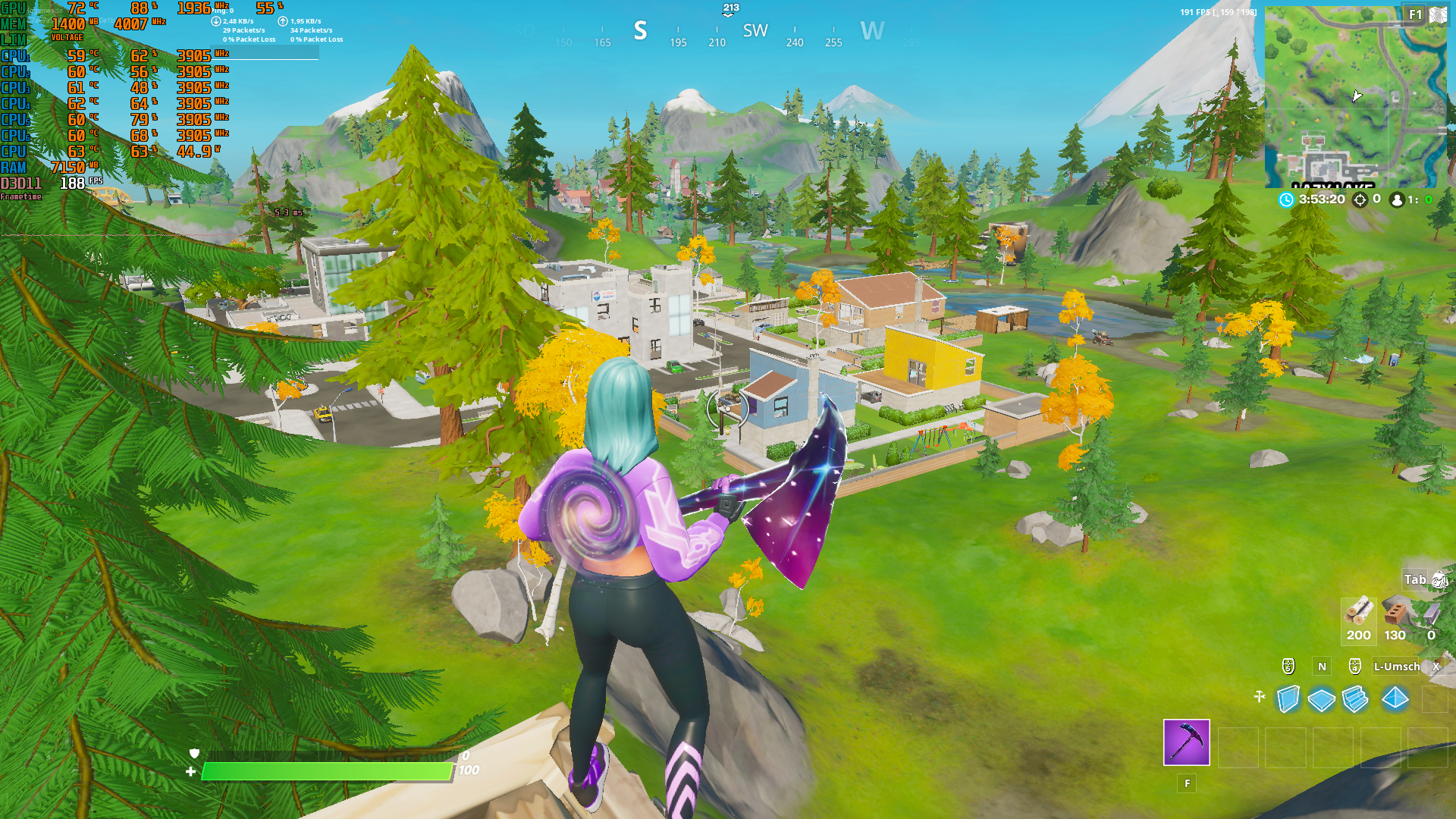Screen dimensions: 1456x819
Task: Click the SW compass heading marker
Action: (755, 31)
